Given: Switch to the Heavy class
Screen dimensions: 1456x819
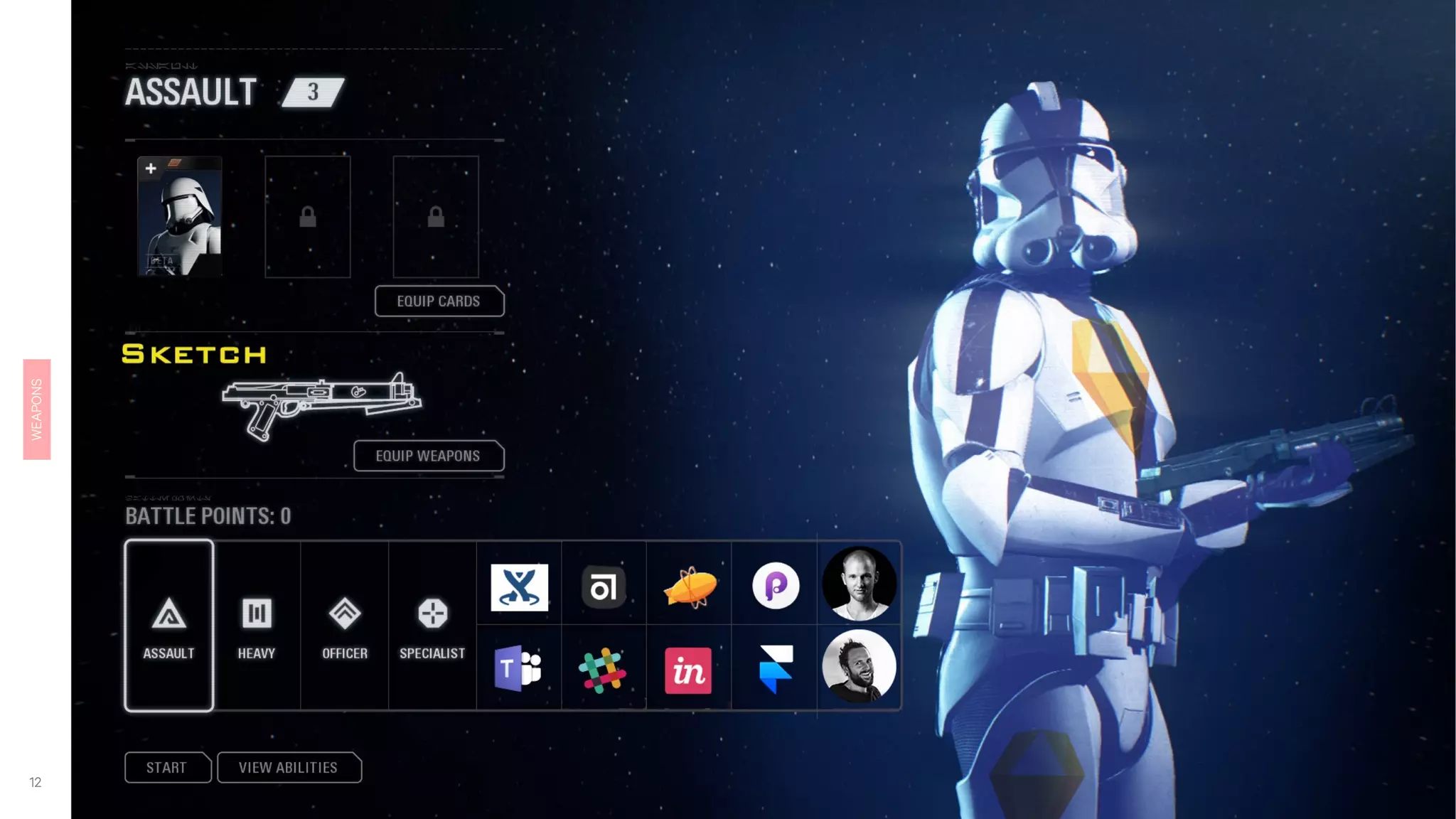Looking at the screenshot, I should pos(257,626).
